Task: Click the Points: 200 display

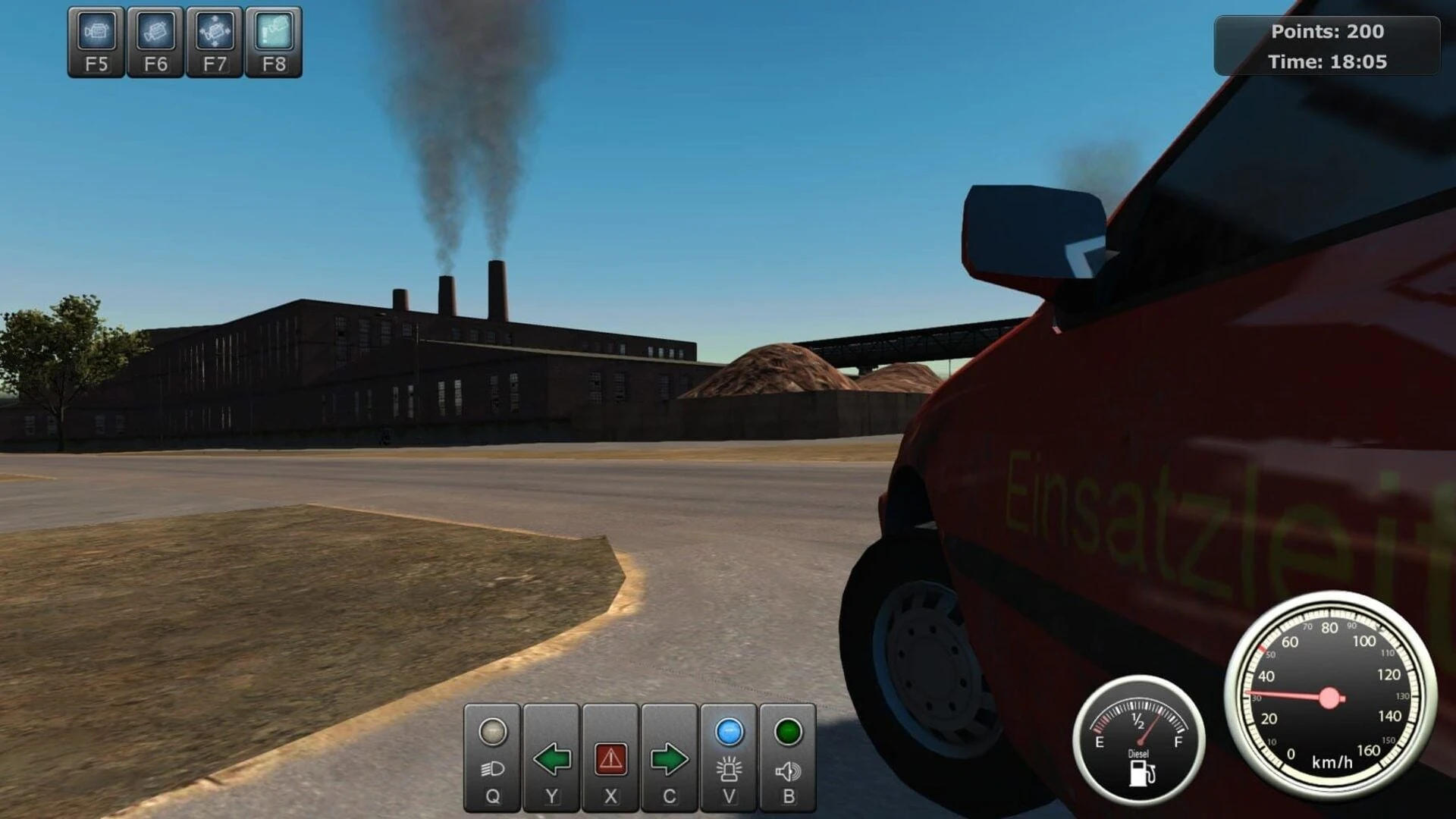Action: (1329, 32)
